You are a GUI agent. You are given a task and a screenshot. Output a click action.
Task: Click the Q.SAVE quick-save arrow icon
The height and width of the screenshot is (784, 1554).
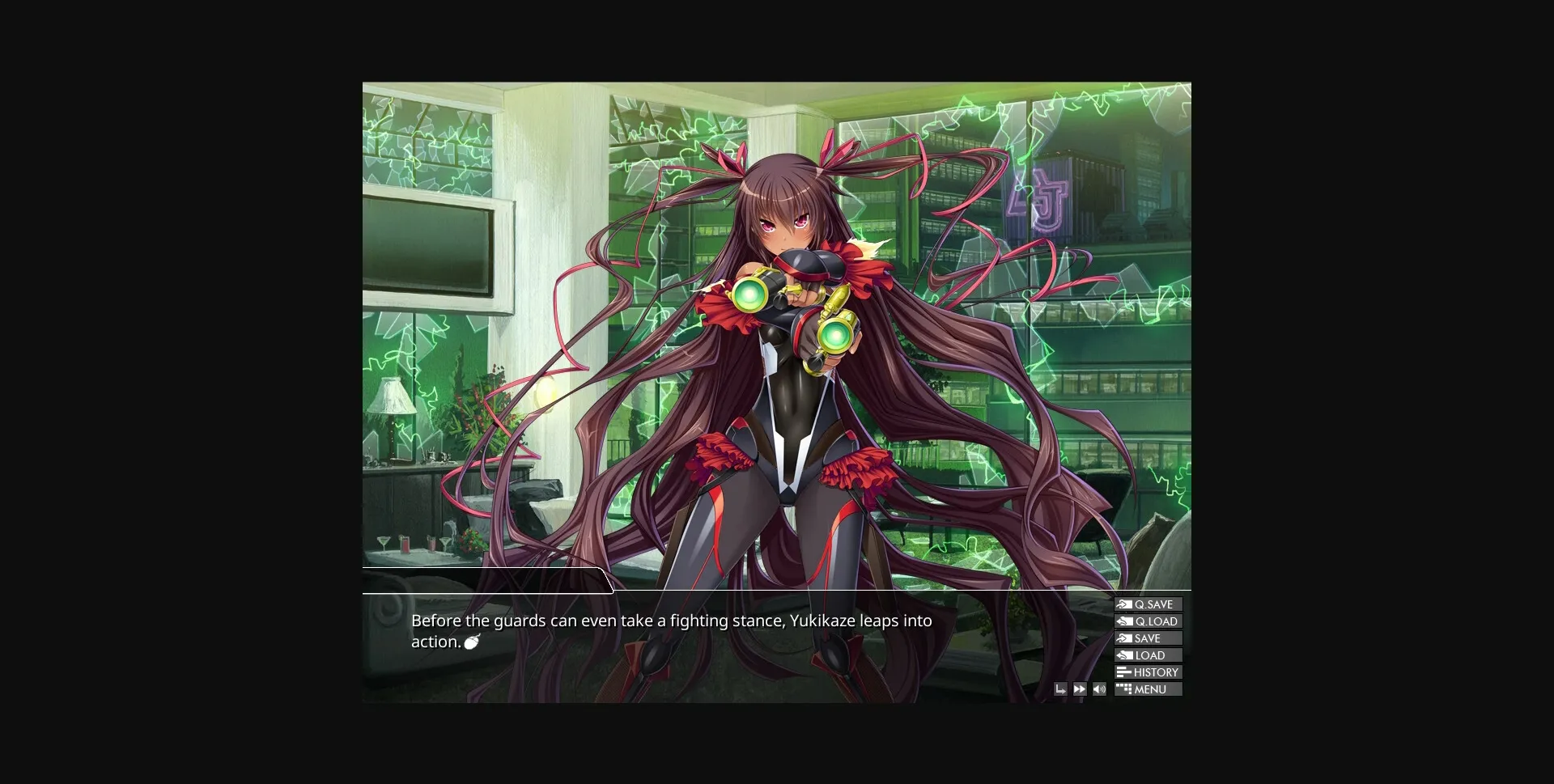[1125, 604]
